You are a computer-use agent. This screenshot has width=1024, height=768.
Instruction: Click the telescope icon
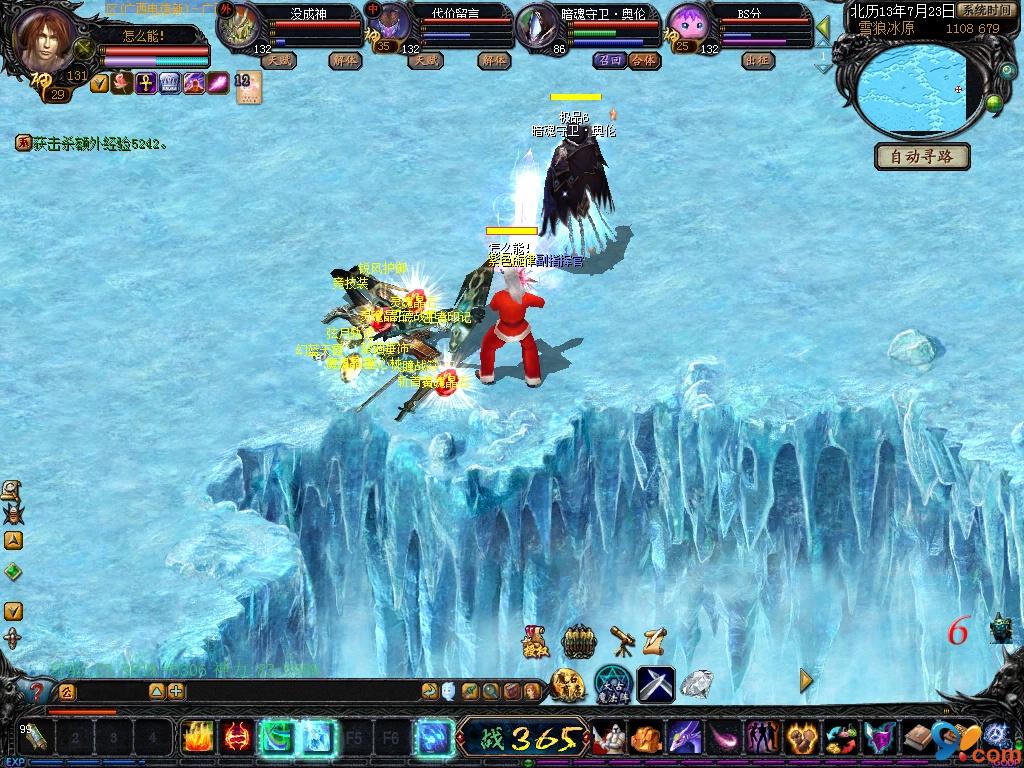[x=623, y=640]
